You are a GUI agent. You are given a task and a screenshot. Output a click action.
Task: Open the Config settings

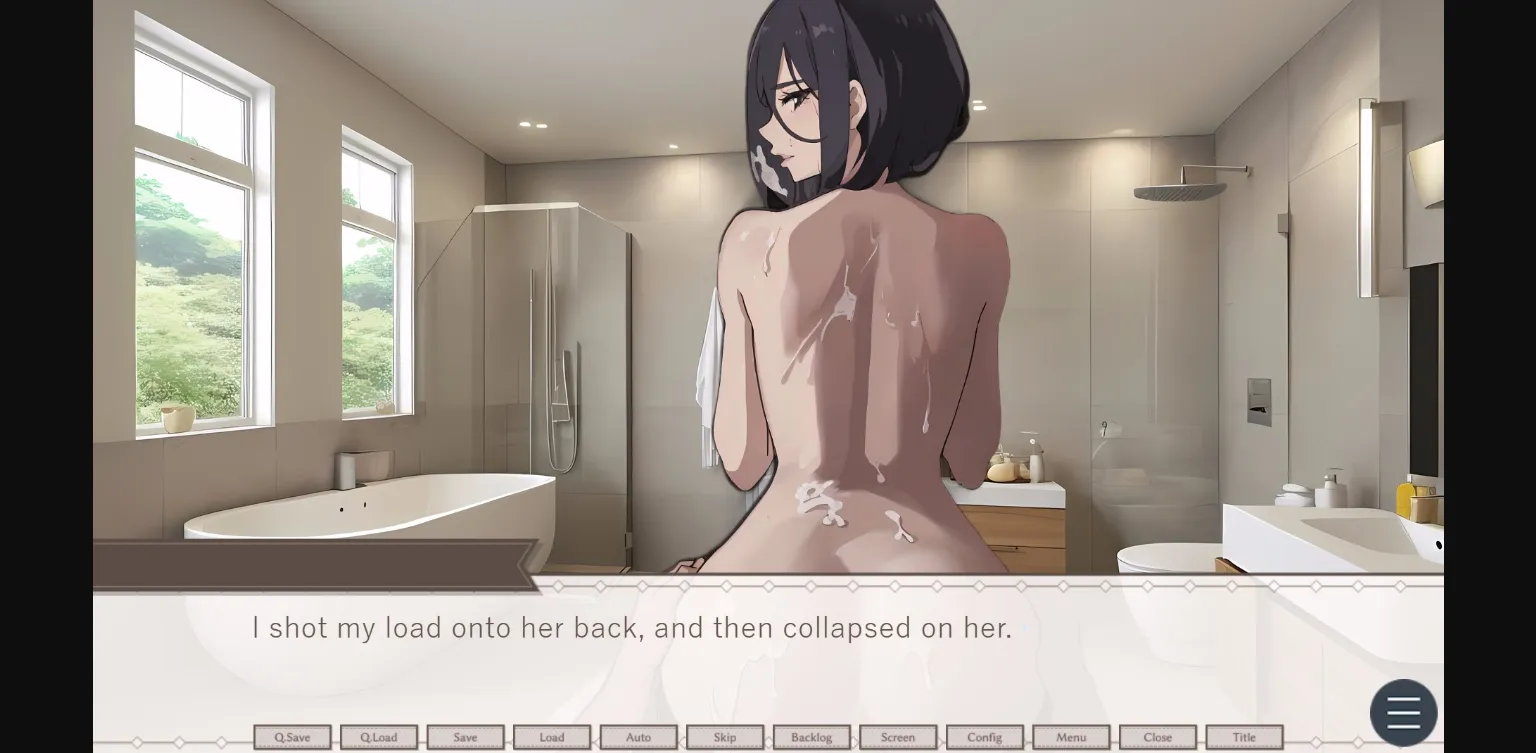984,737
